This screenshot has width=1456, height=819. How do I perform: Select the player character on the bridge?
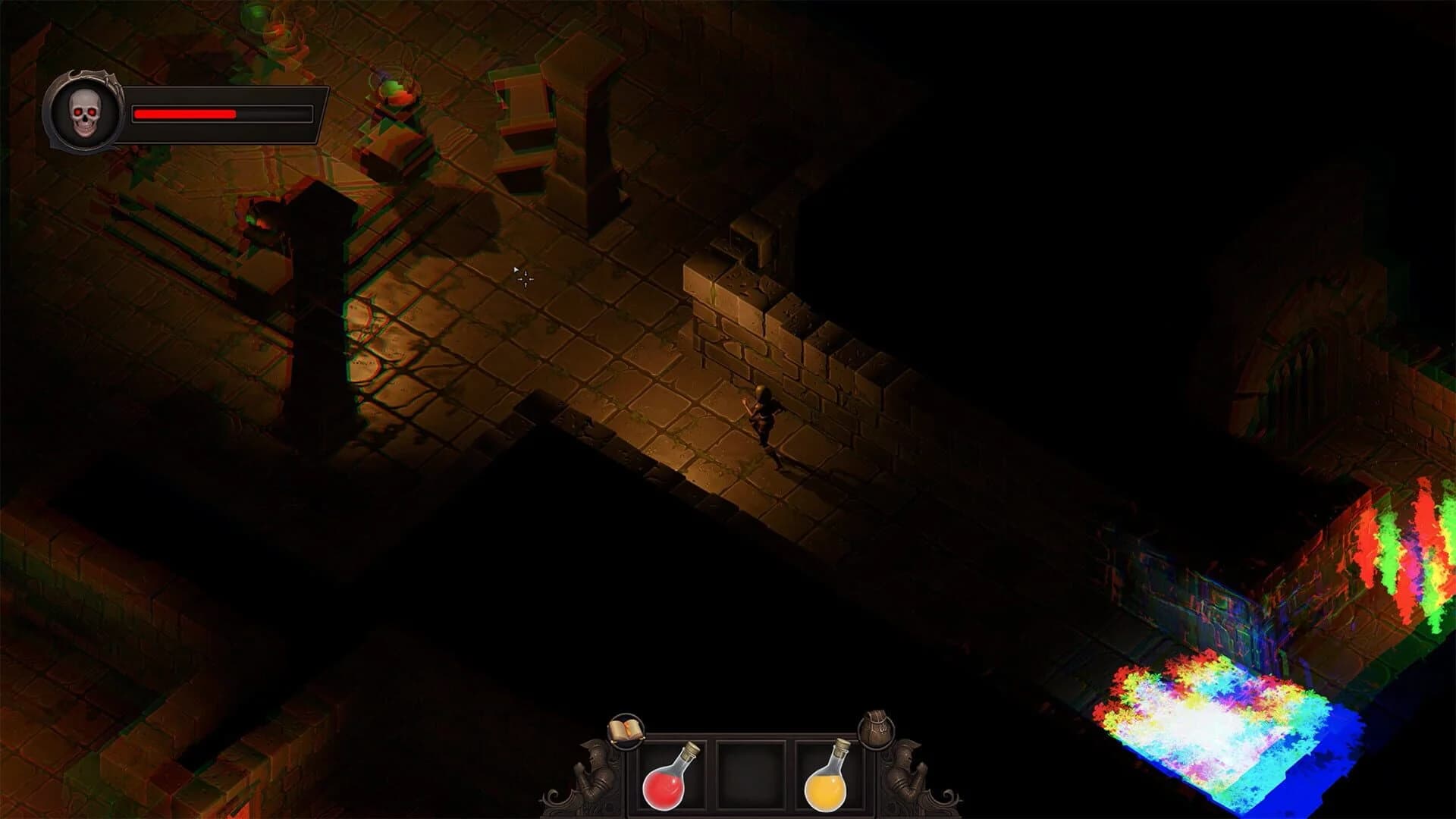click(764, 417)
